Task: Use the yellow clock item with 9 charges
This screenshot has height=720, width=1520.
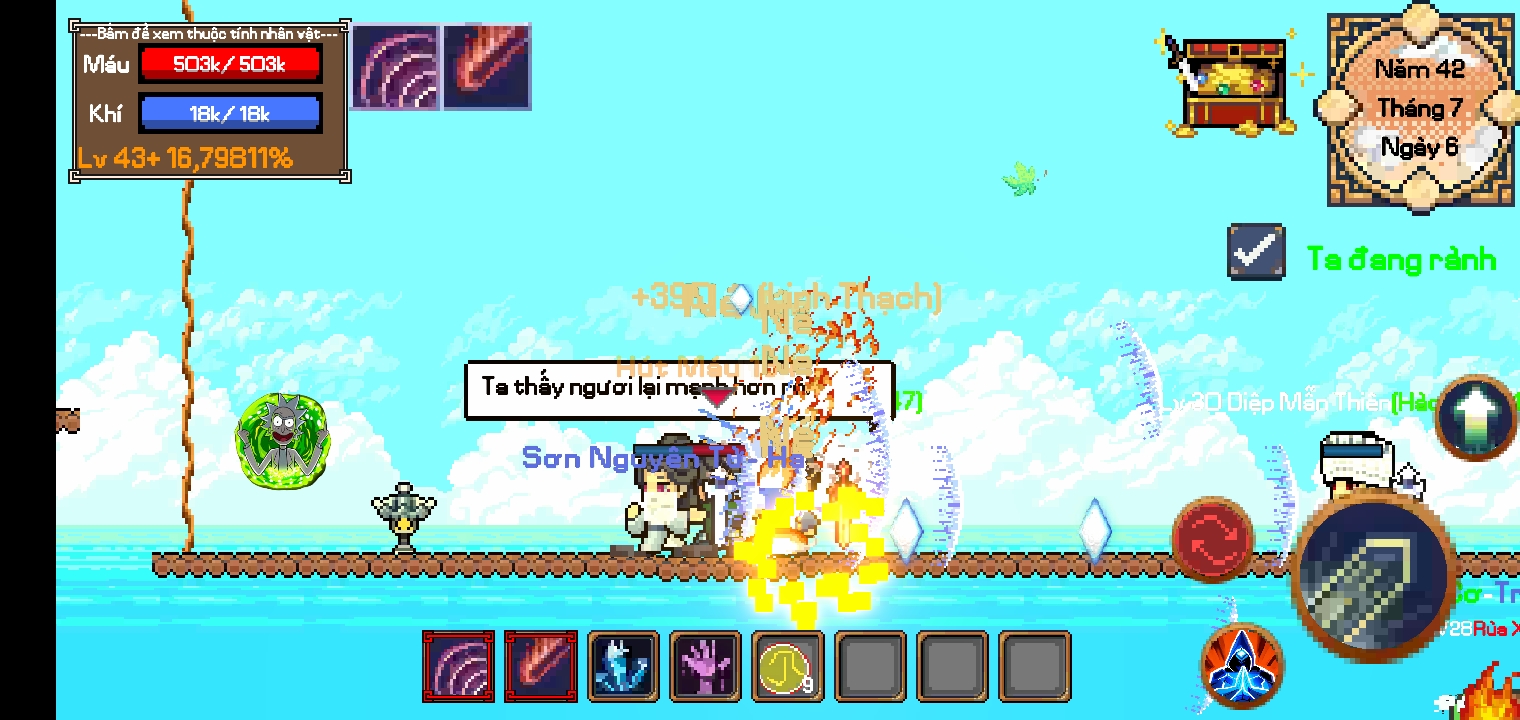Action: [x=788, y=667]
